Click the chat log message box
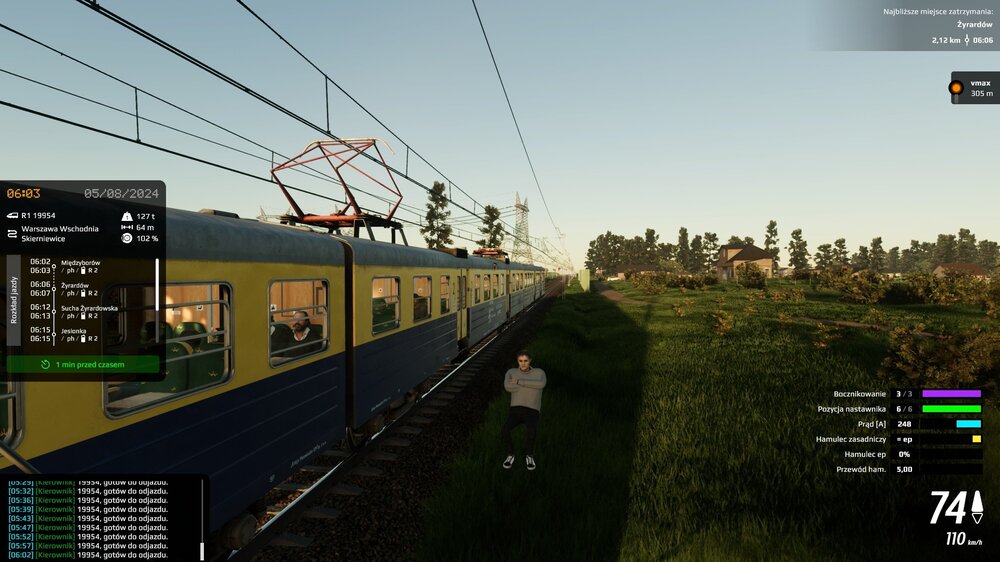This screenshot has width=1000, height=562. 98,517
